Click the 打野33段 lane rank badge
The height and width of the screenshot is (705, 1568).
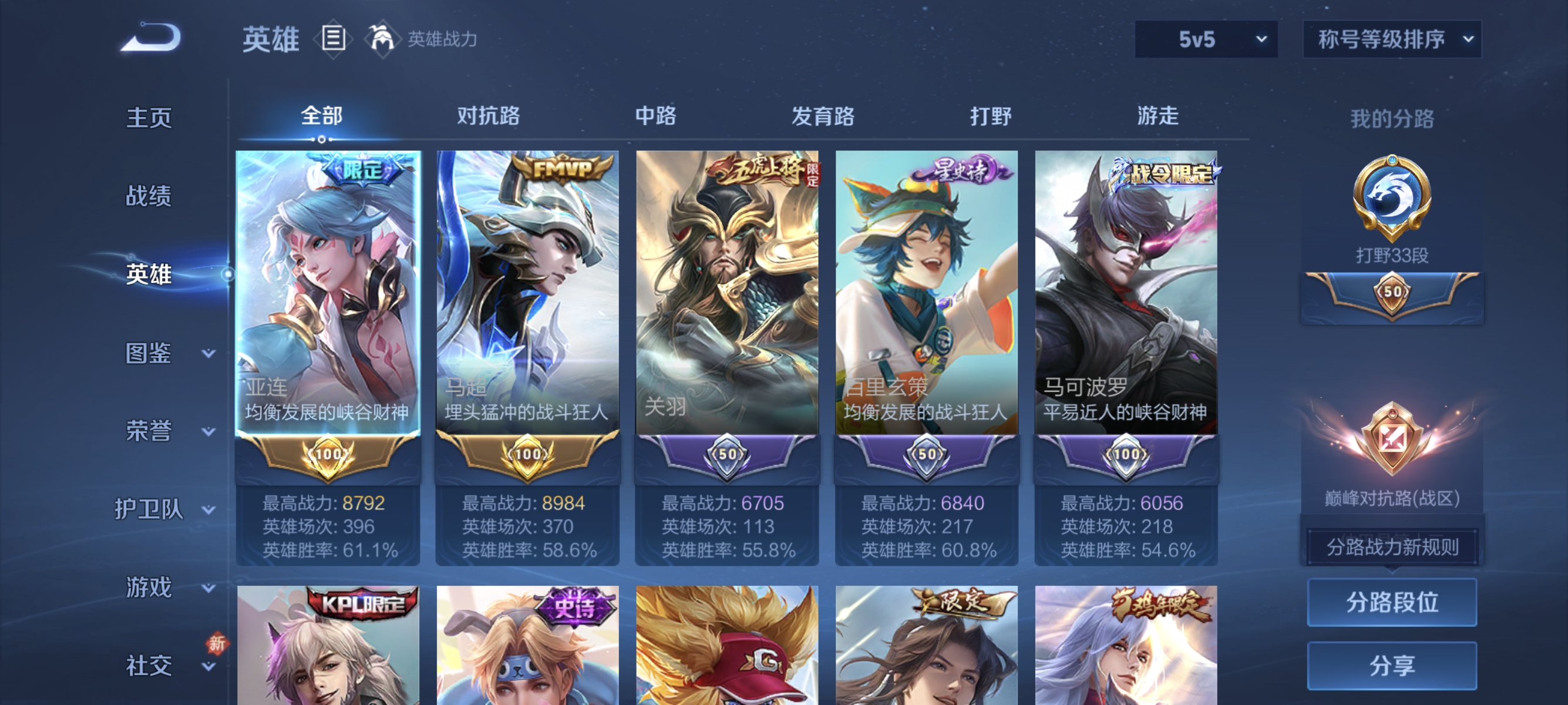point(1392,207)
